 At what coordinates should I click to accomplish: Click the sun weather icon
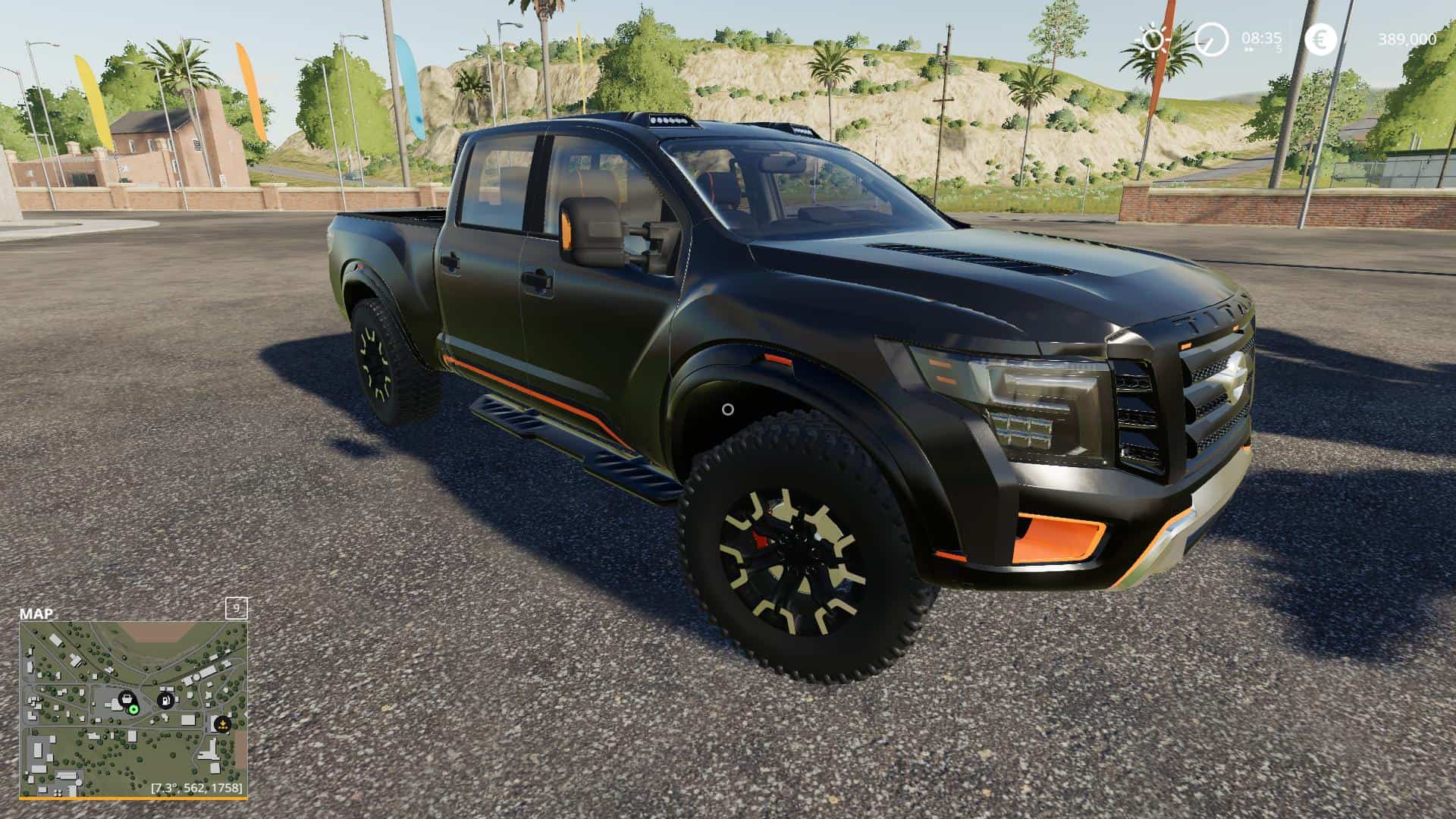pos(1152,39)
